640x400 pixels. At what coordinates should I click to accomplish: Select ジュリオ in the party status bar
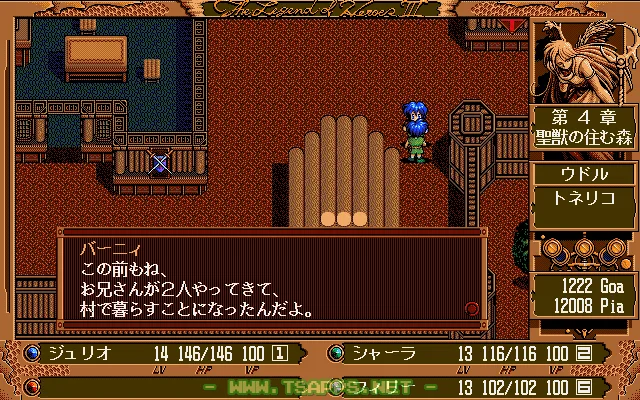tap(82, 353)
